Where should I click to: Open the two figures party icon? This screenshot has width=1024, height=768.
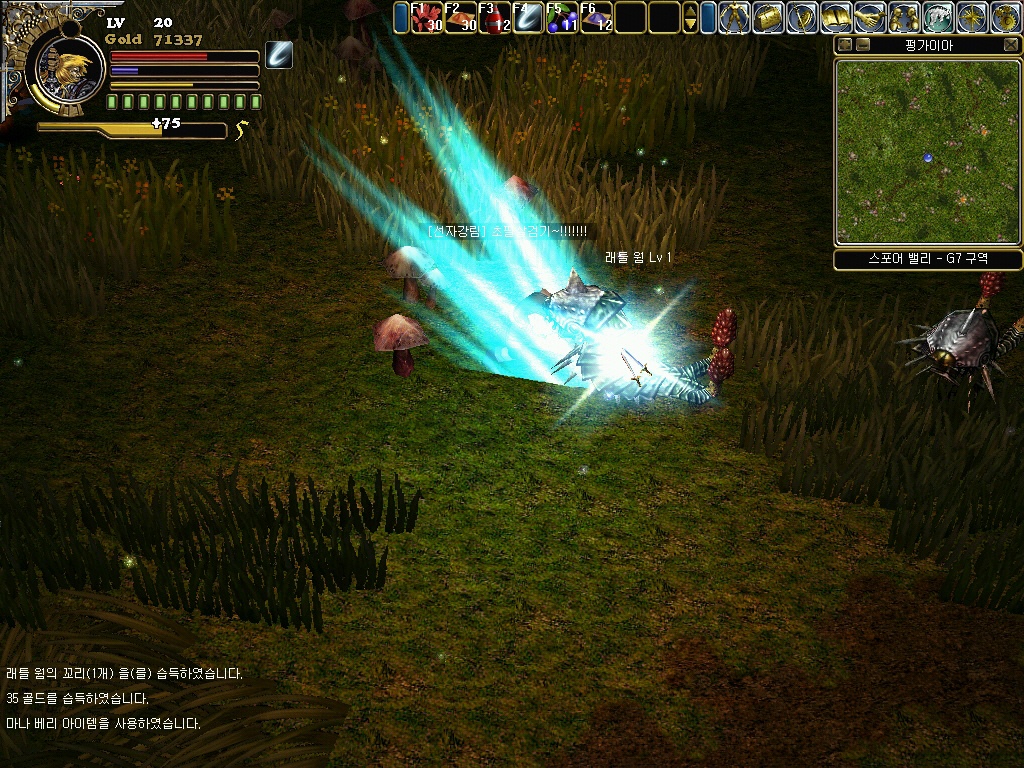tap(904, 17)
